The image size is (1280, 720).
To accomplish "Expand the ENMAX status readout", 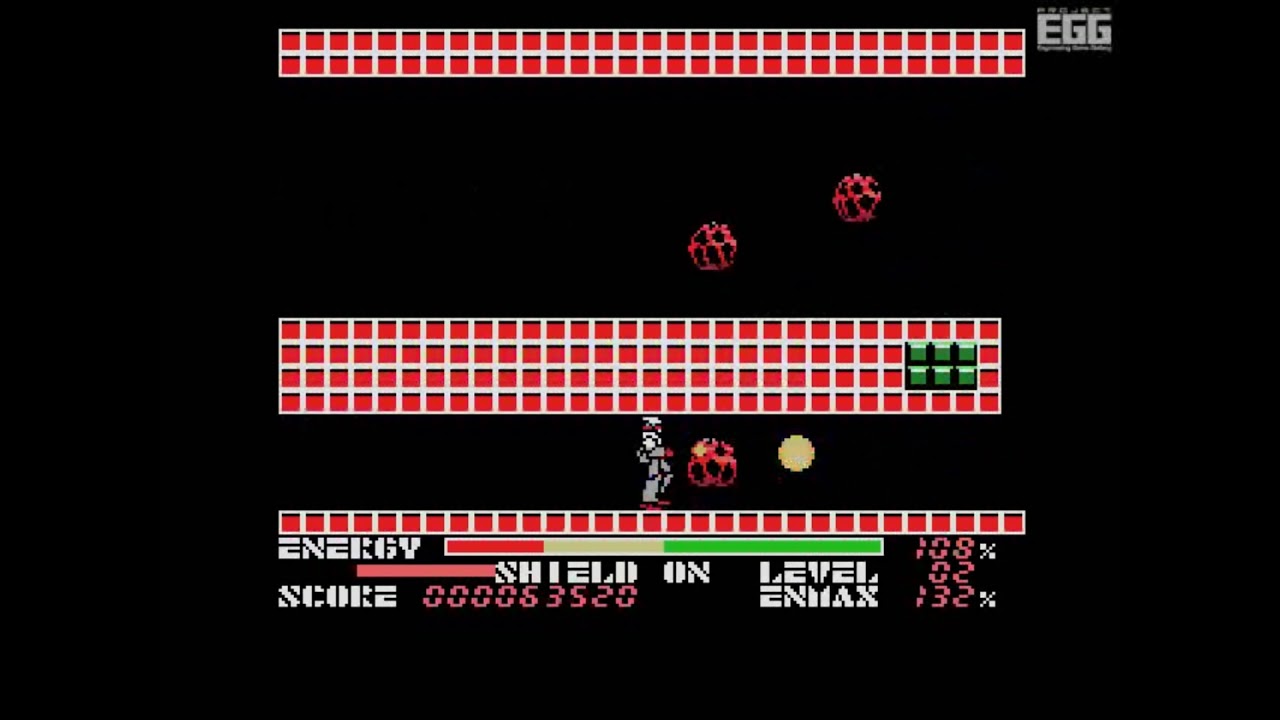I will [818, 598].
